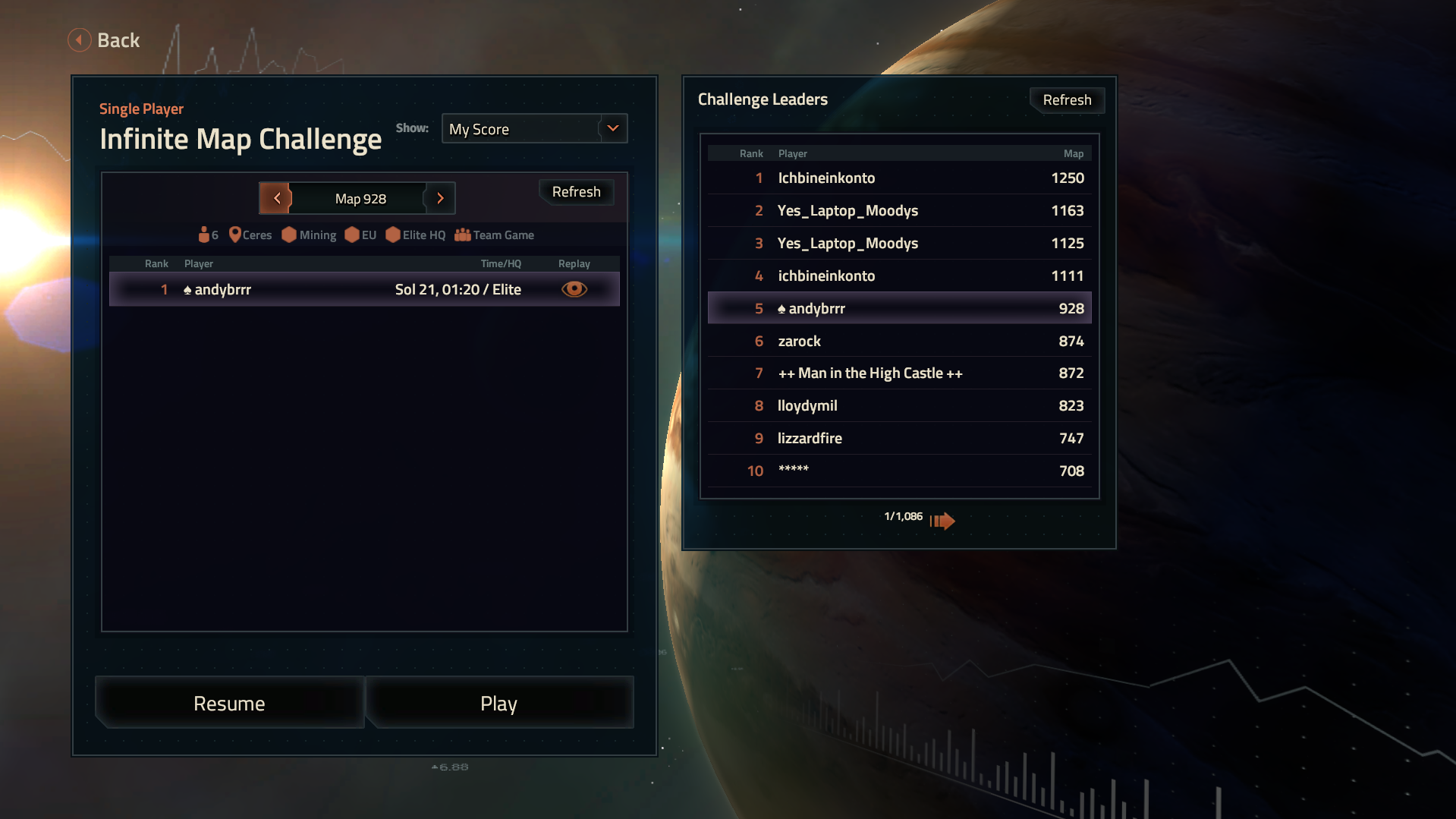
Task: Select rank 1 Ichbineinkonto leader row
Action: pyautogui.click(x=899, y=178)
